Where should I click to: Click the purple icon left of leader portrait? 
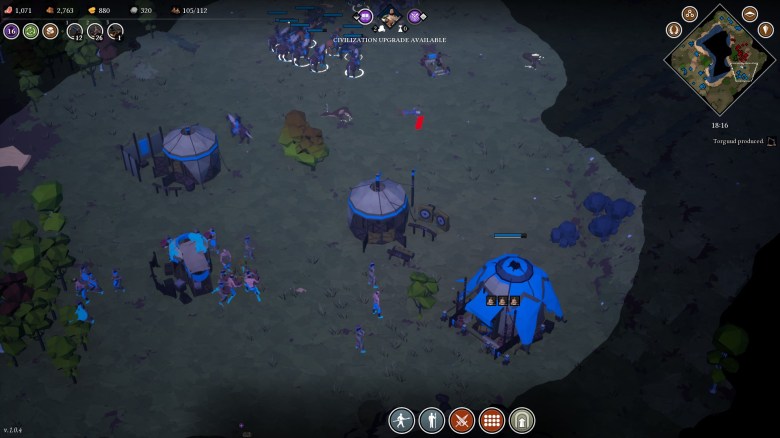pos(365,16)
